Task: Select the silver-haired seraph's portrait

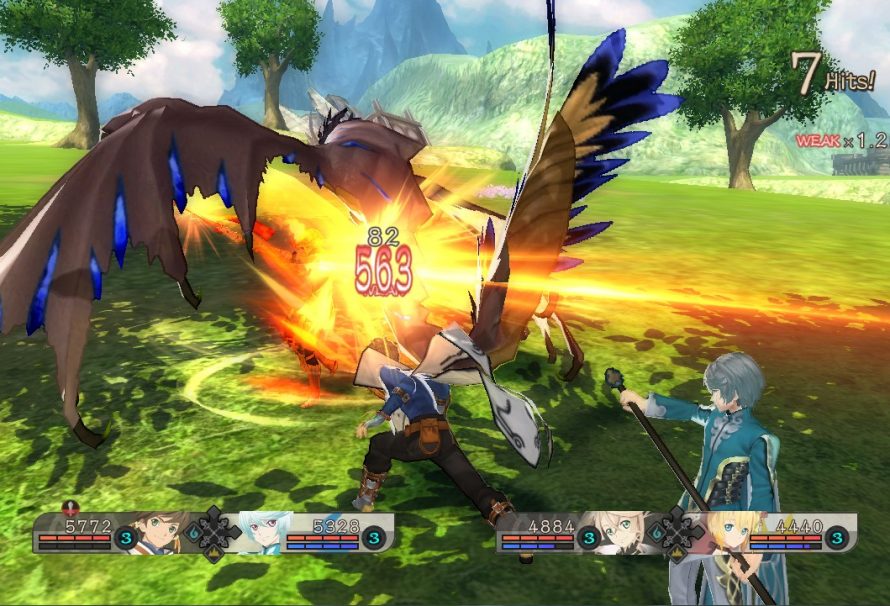Action: click(x=261, y=533)
